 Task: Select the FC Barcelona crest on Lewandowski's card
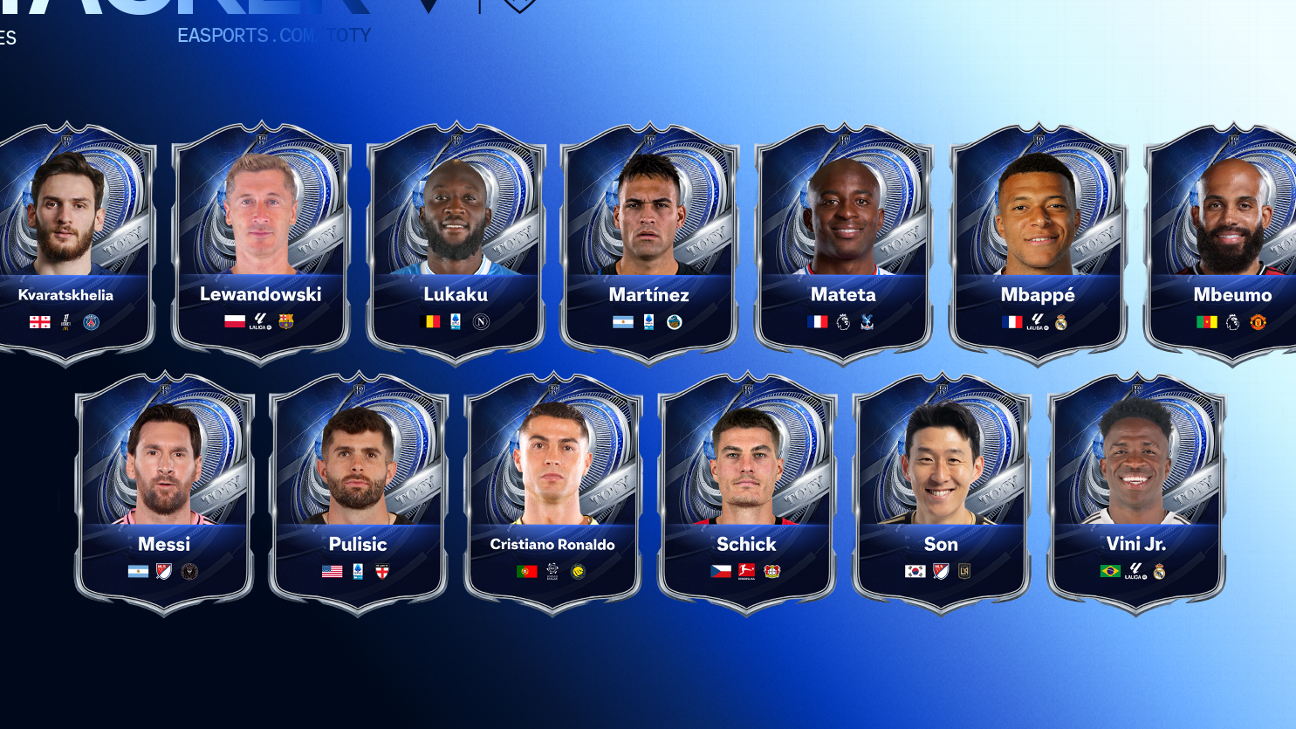286,322
